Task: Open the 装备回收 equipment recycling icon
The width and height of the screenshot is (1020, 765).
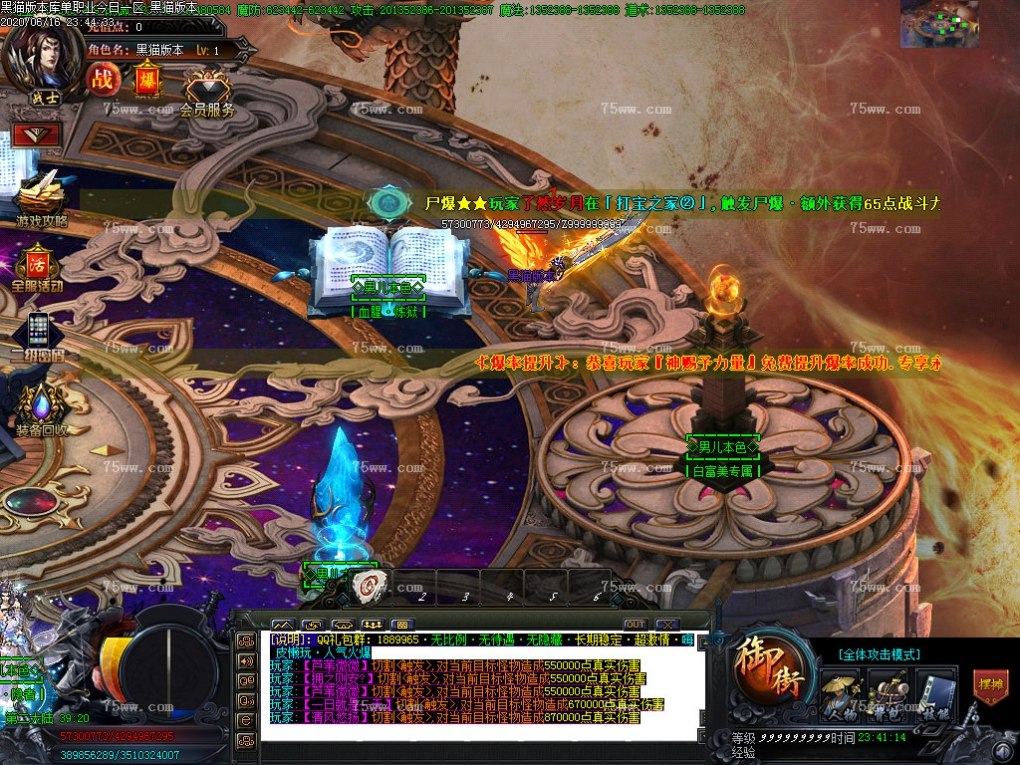Action: [x=41, y=410]
